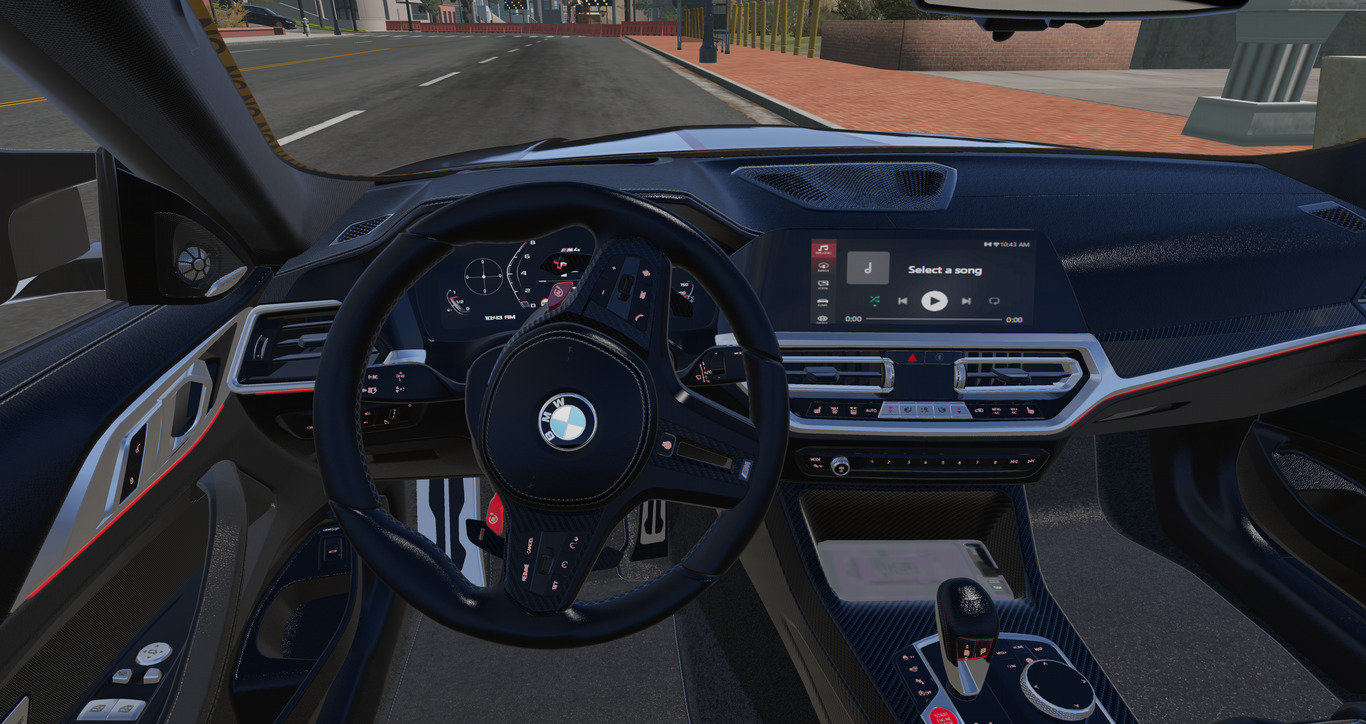Viewport: 1366px width, 724px height.
Task: Open the music note tab in sidebar
Action: (x=823, y=249)
